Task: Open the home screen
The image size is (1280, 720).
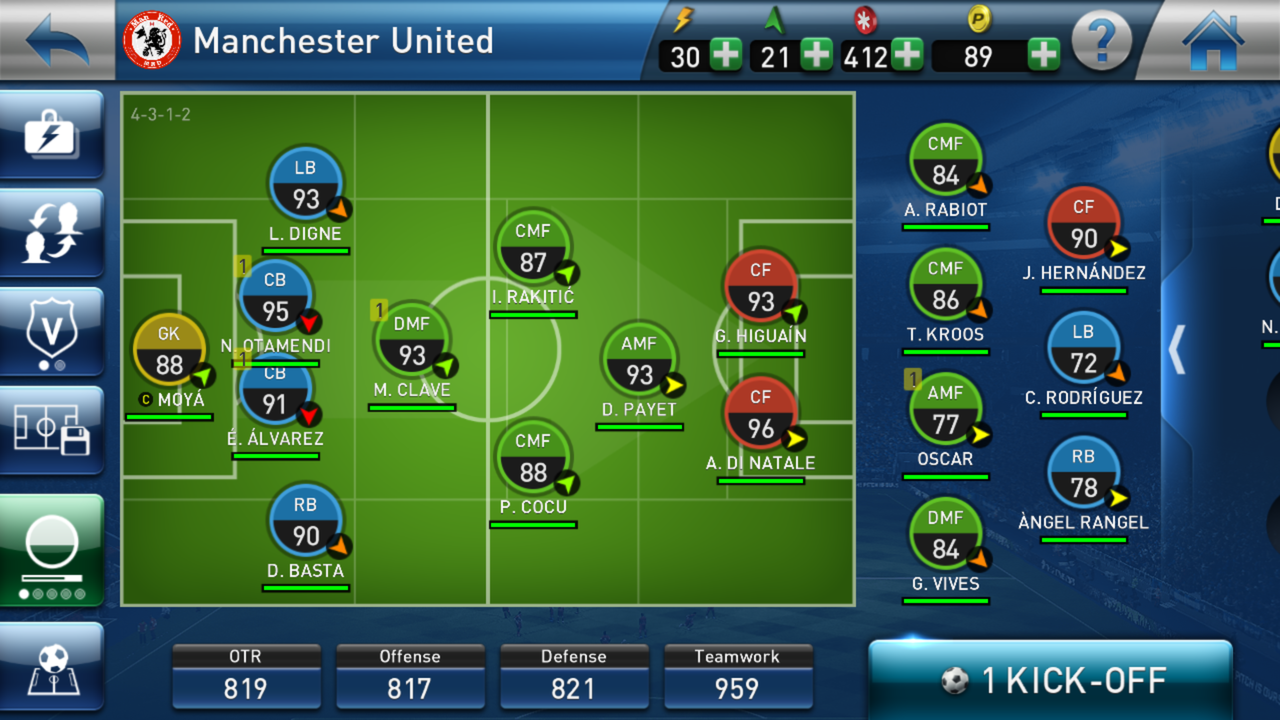Action: pos(1214,40)
